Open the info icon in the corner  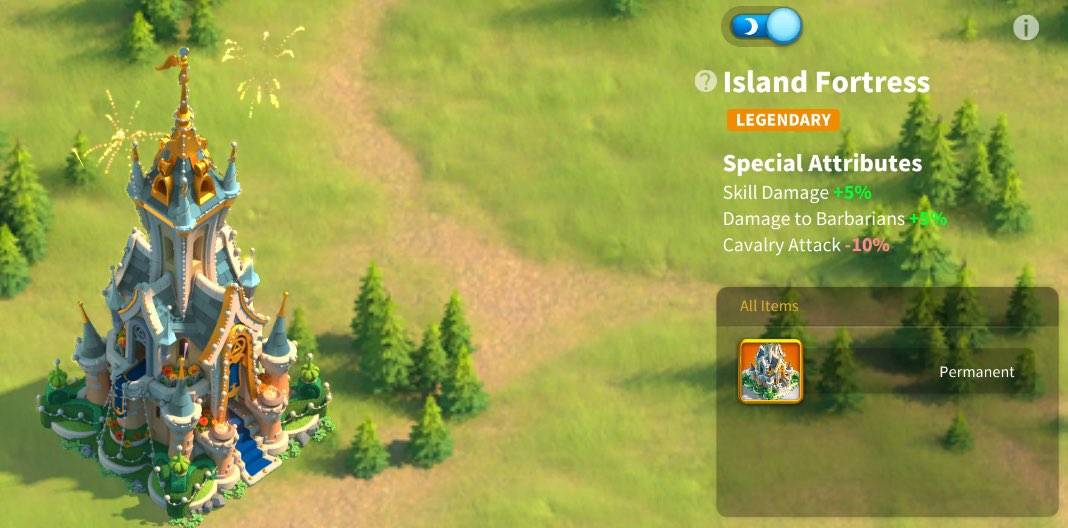(x=1025, y=28)
